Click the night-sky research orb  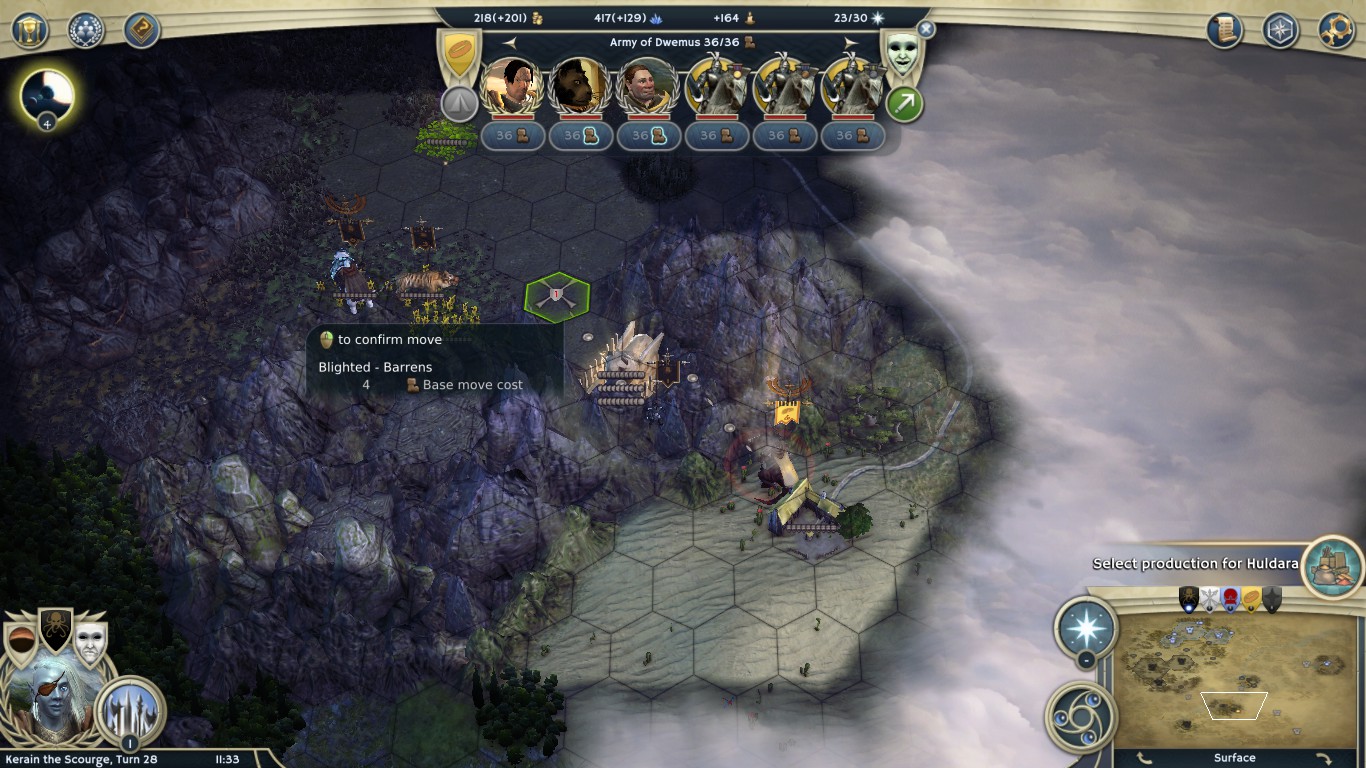point(47,95)
